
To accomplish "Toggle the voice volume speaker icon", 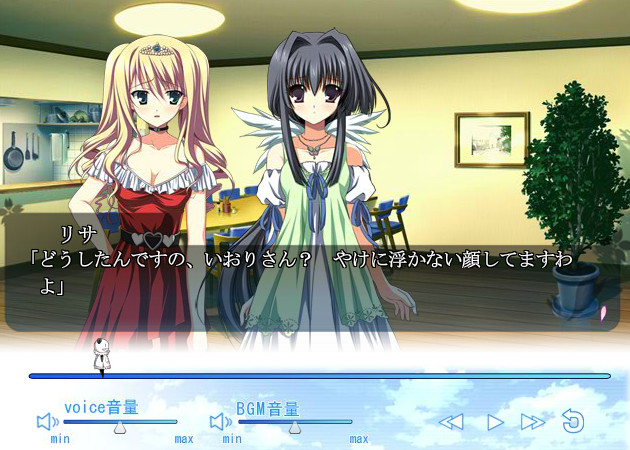I will pyautogui.click(x=46, y=422).
